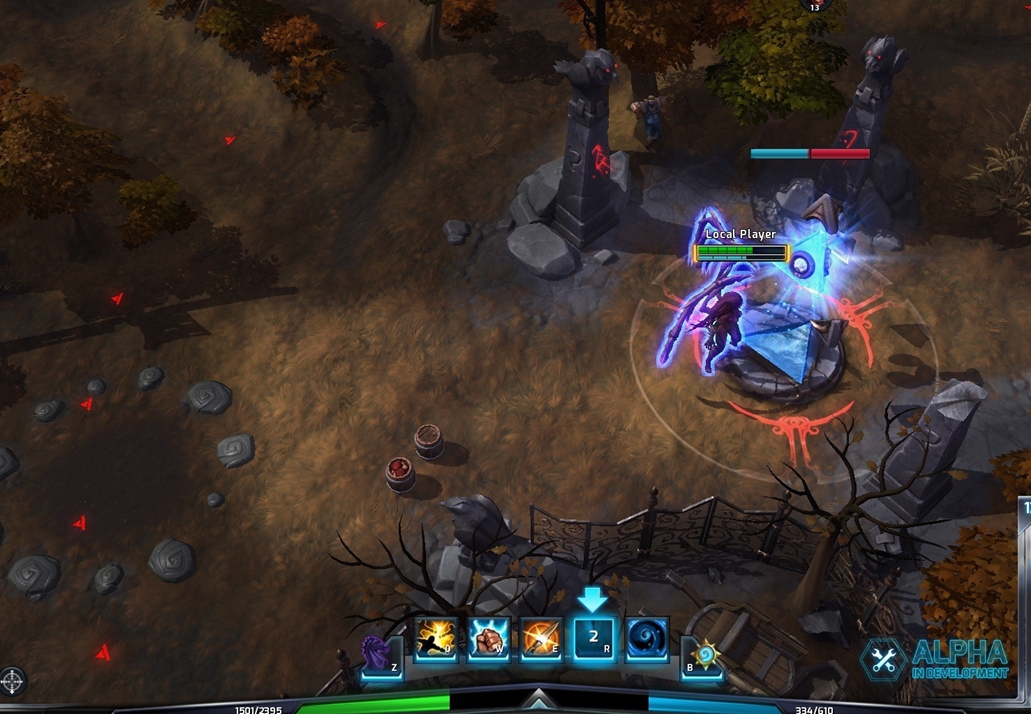The image size is (1031, 714).
Task: Cast the spear throw ability
Action: pyautogui.click(x=541, y=639)
